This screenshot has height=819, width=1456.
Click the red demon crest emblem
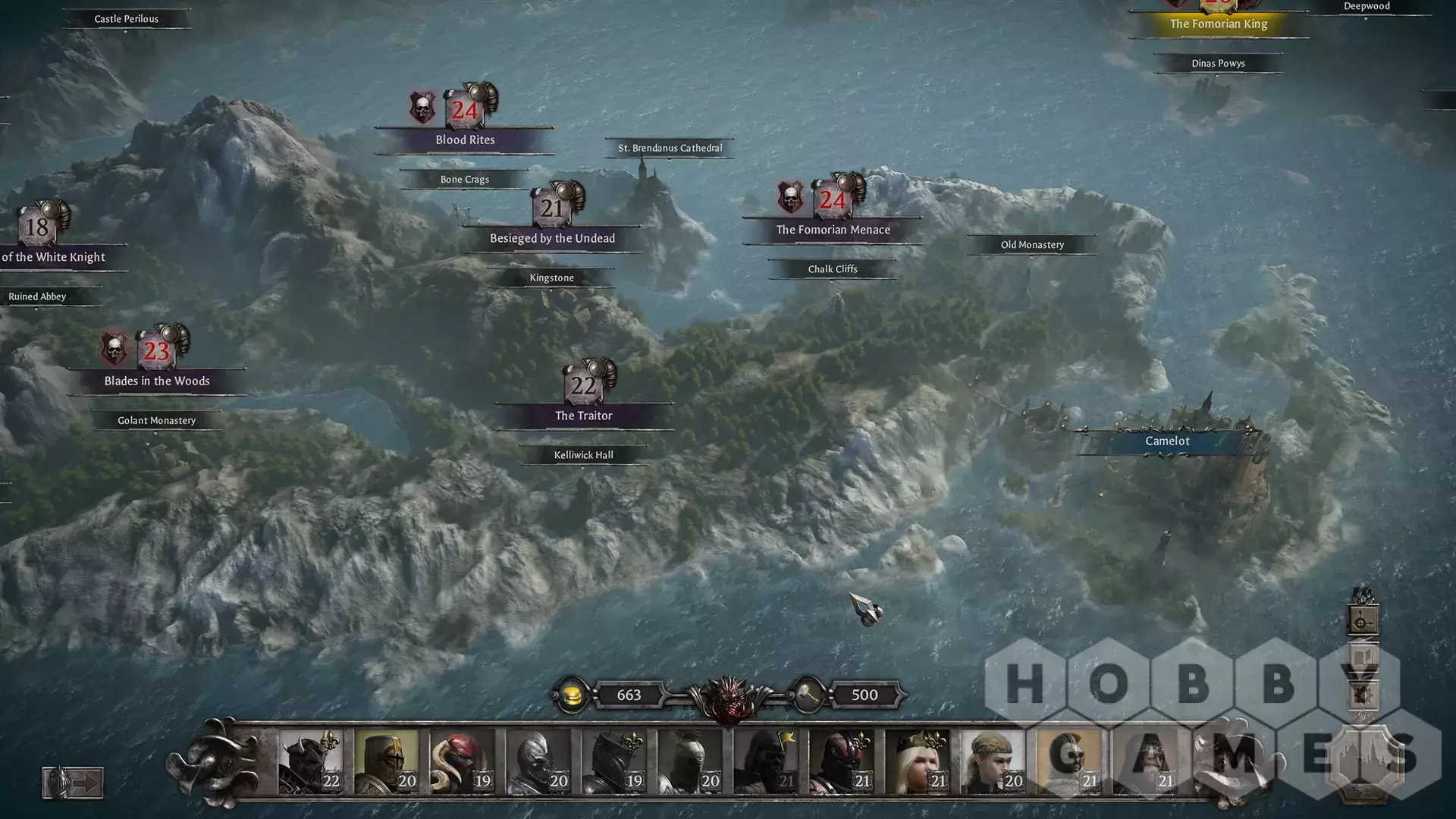click(728, 698)
